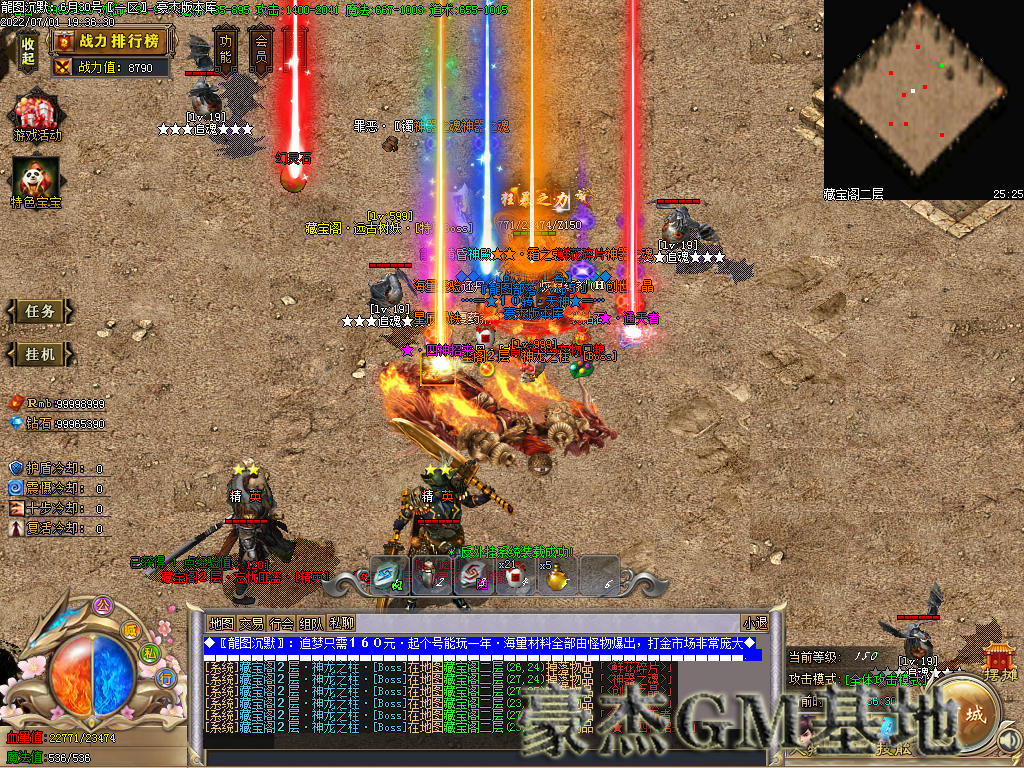Open the 特色宝宝 panda pet icon

pyautogui.click(x=36, y=181)
